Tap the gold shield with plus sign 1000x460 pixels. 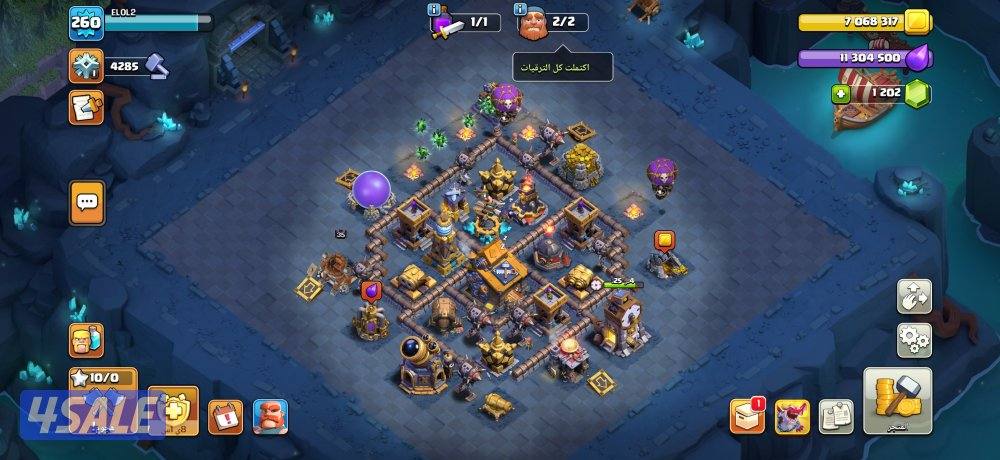pyautogui.click(x=174, y=410)
